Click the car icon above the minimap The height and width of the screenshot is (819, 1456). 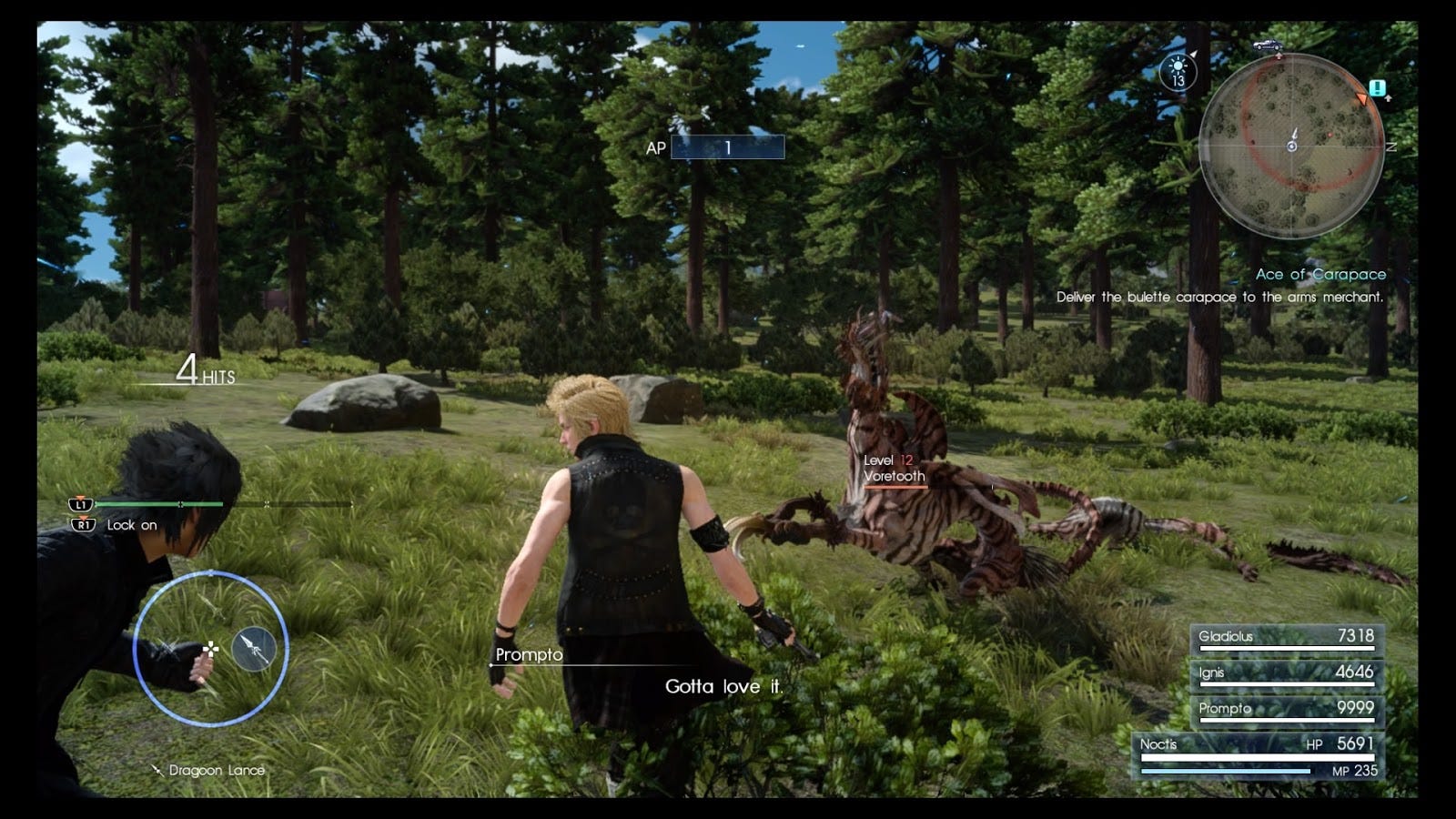[x=1268, y=45]
